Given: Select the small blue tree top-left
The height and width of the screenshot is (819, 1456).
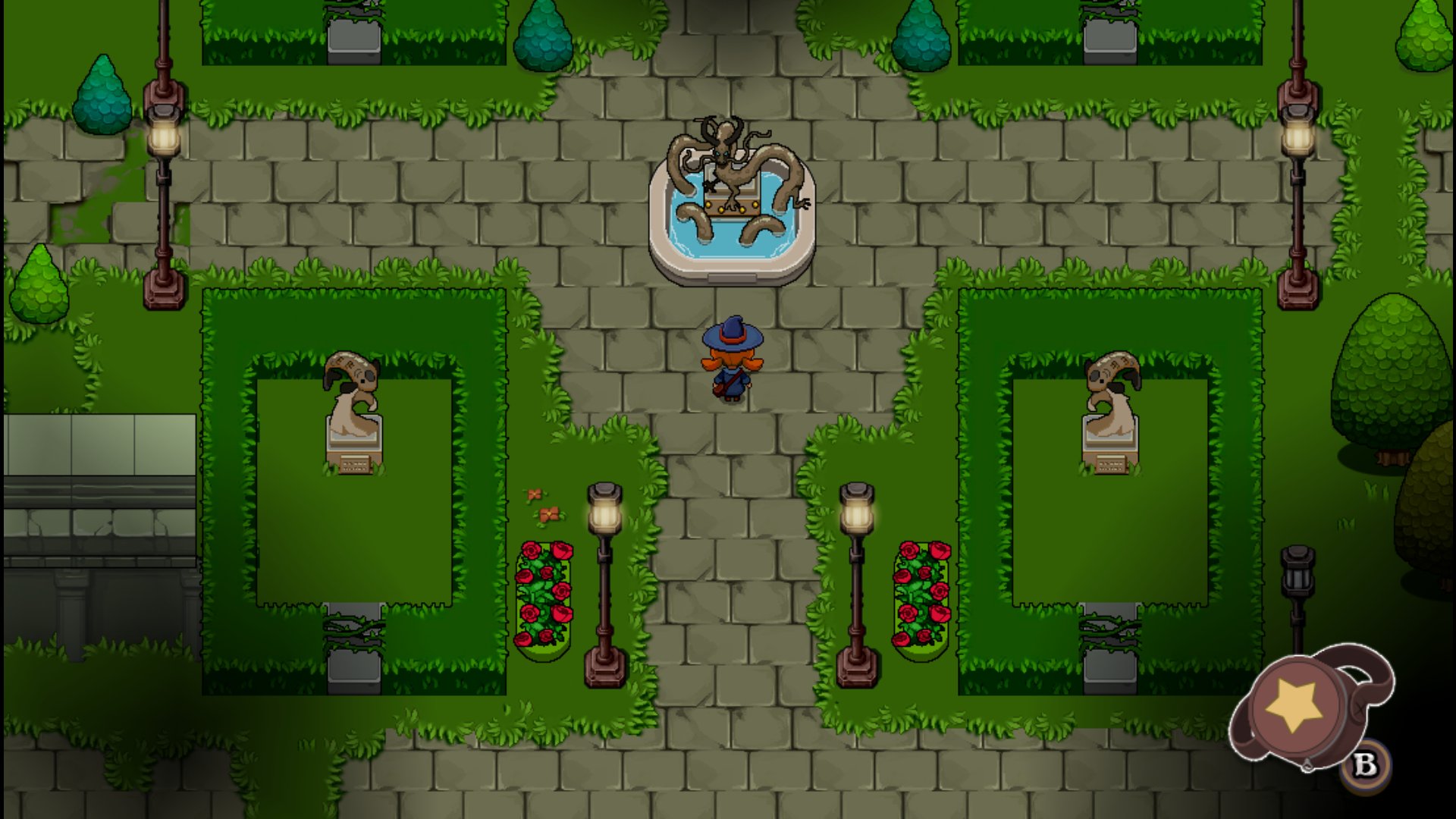Looking at the screenshot, I should pyautogui.click(x=102, y=95).
